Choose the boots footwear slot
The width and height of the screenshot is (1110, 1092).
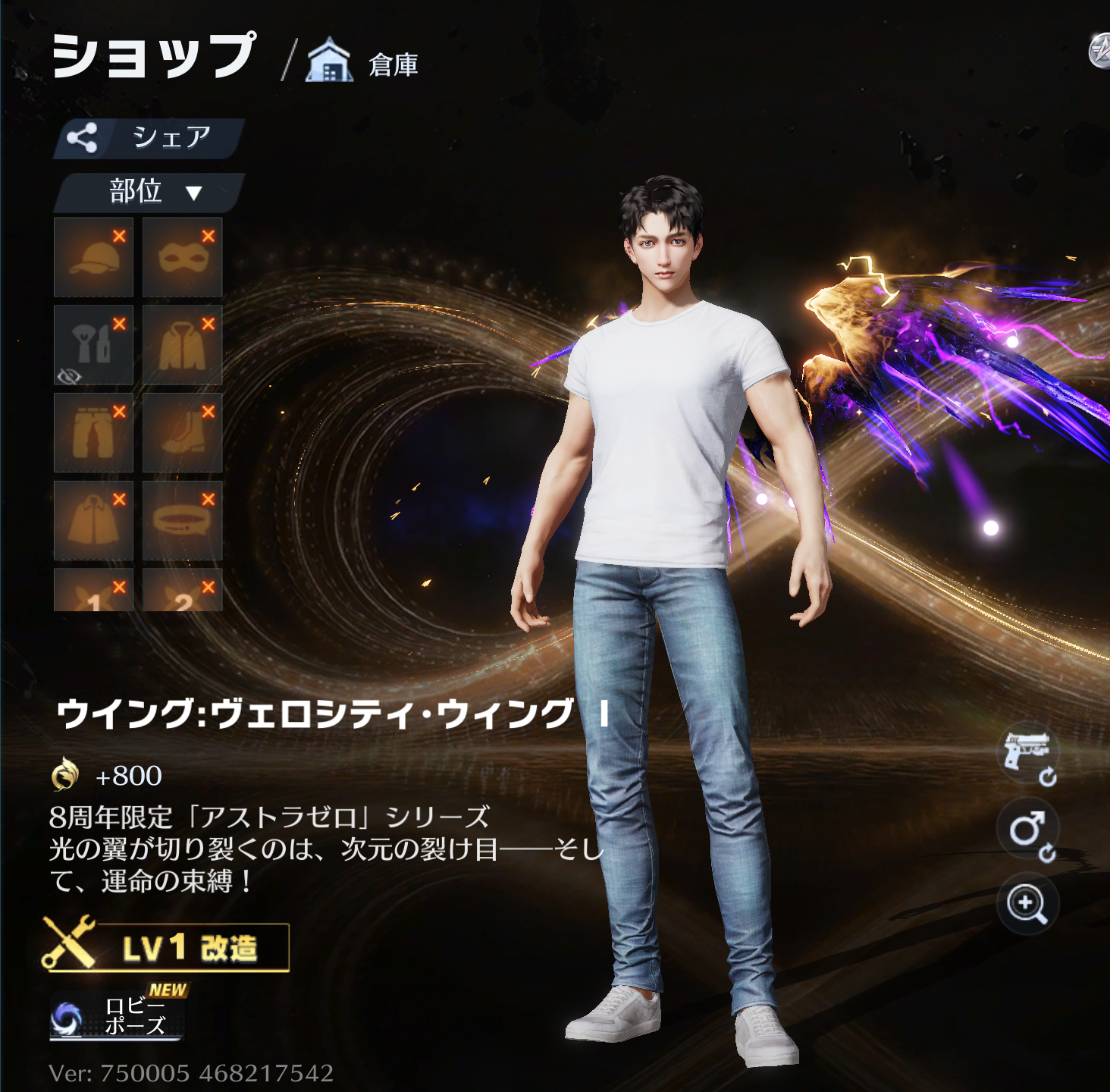click(182, 432)
